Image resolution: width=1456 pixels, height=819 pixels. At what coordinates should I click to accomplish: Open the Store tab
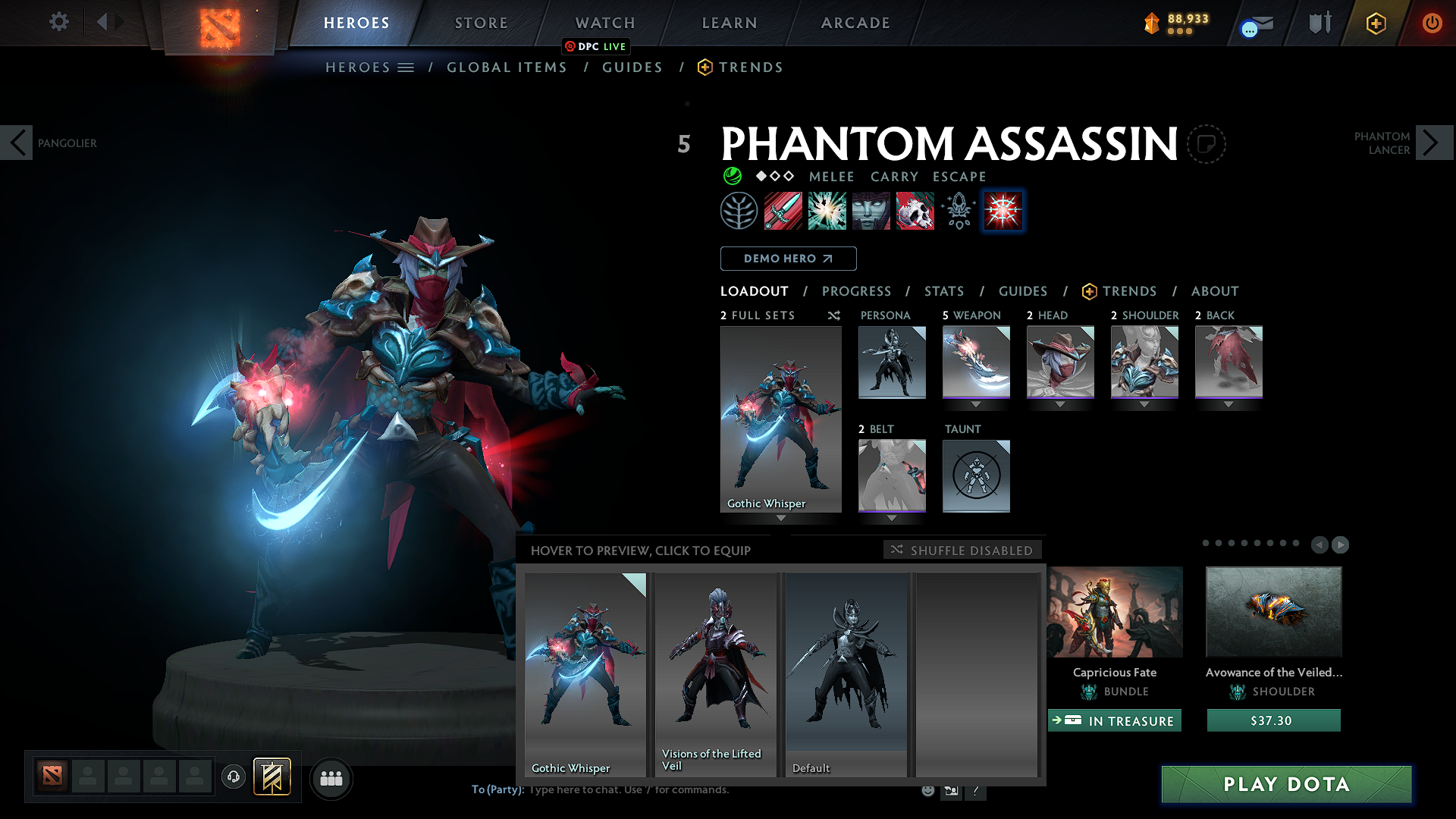(x=482, y=23)
